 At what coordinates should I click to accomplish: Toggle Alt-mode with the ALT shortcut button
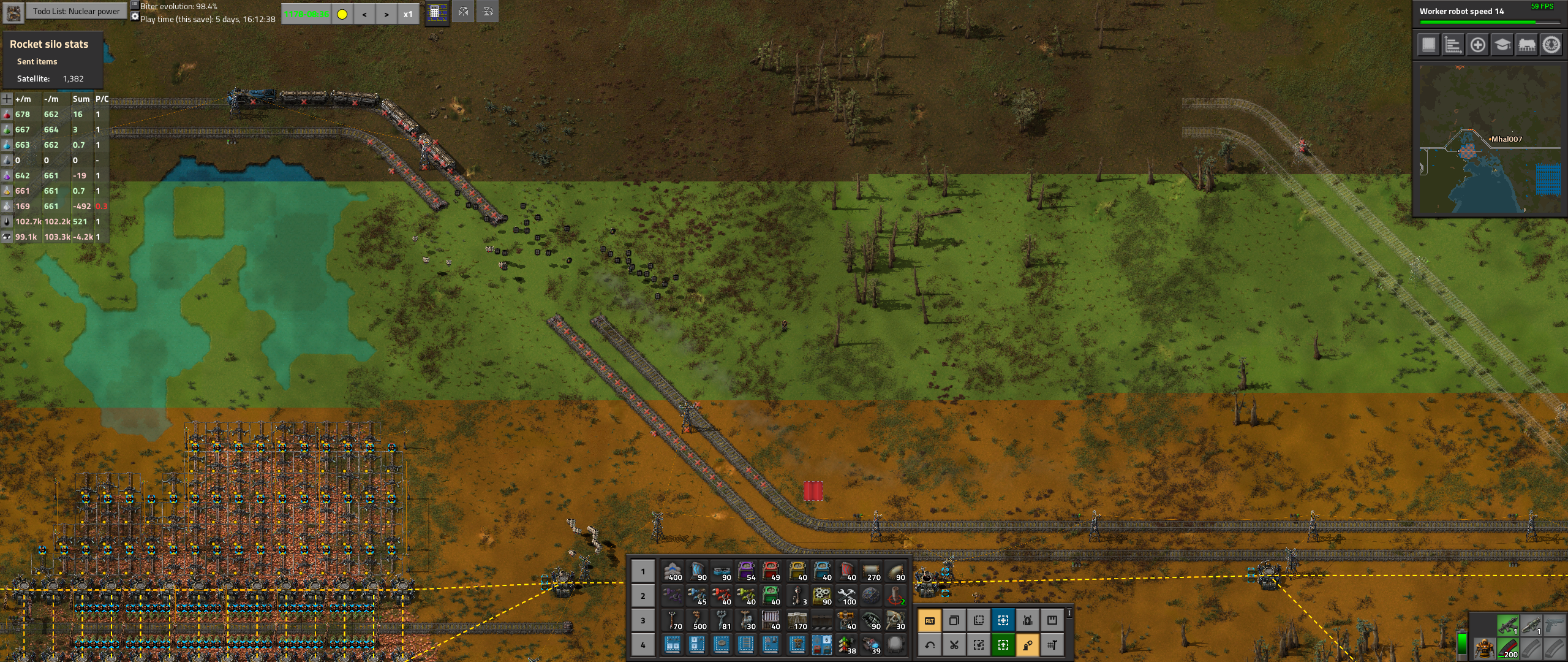929,620
